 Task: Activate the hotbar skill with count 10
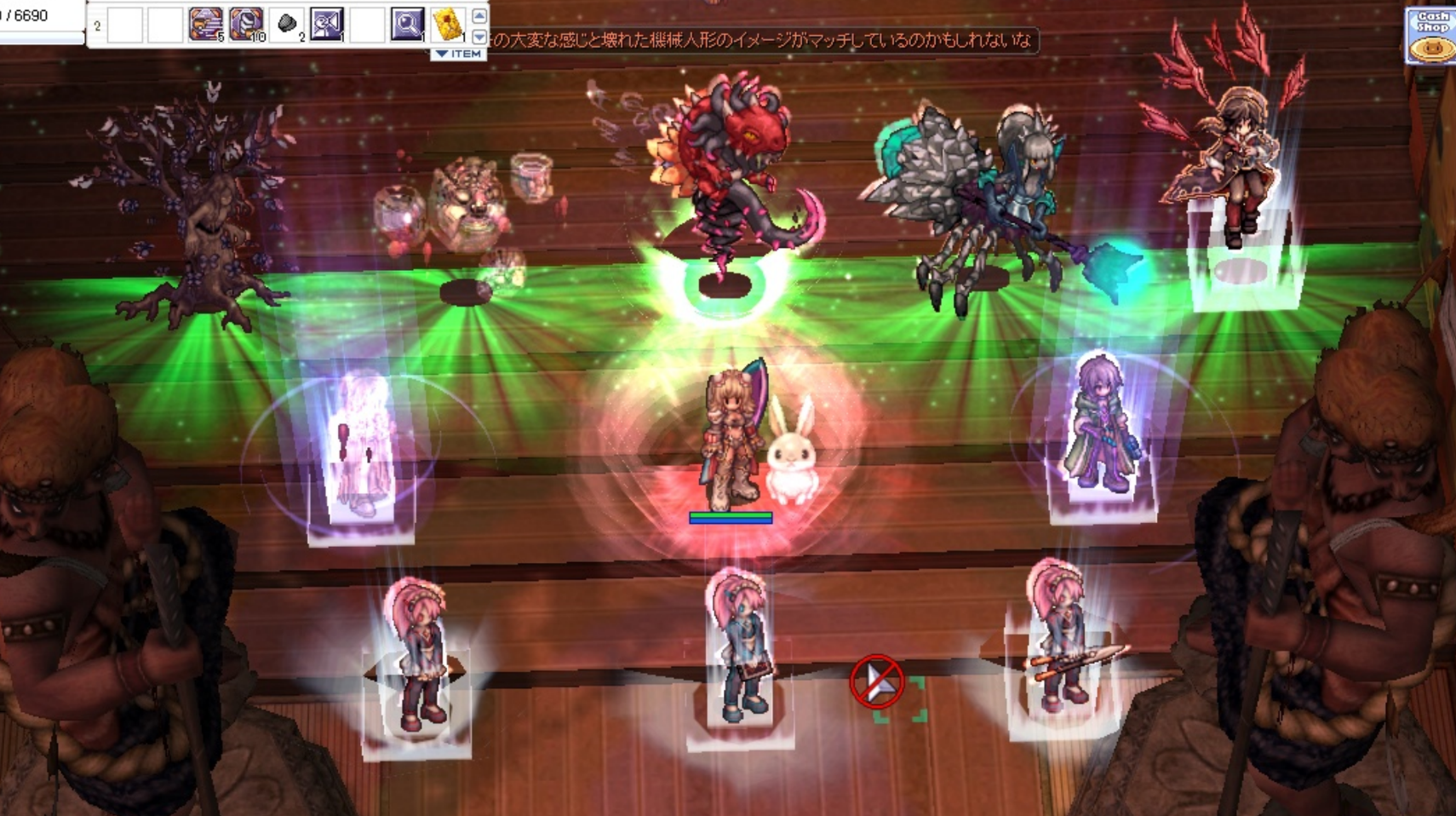[246, 24]
